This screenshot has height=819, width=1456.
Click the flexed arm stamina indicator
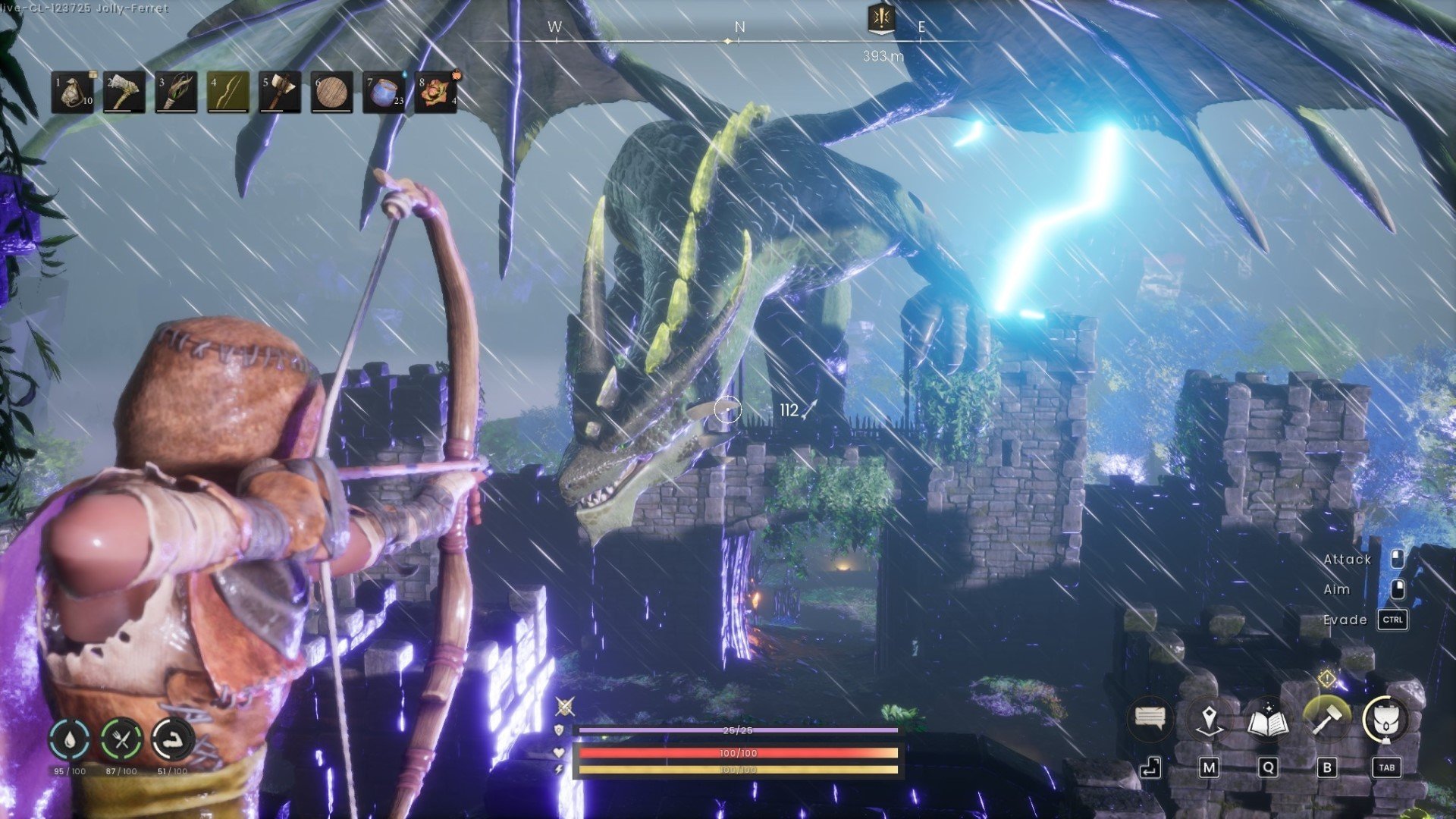tap(173, 739)
